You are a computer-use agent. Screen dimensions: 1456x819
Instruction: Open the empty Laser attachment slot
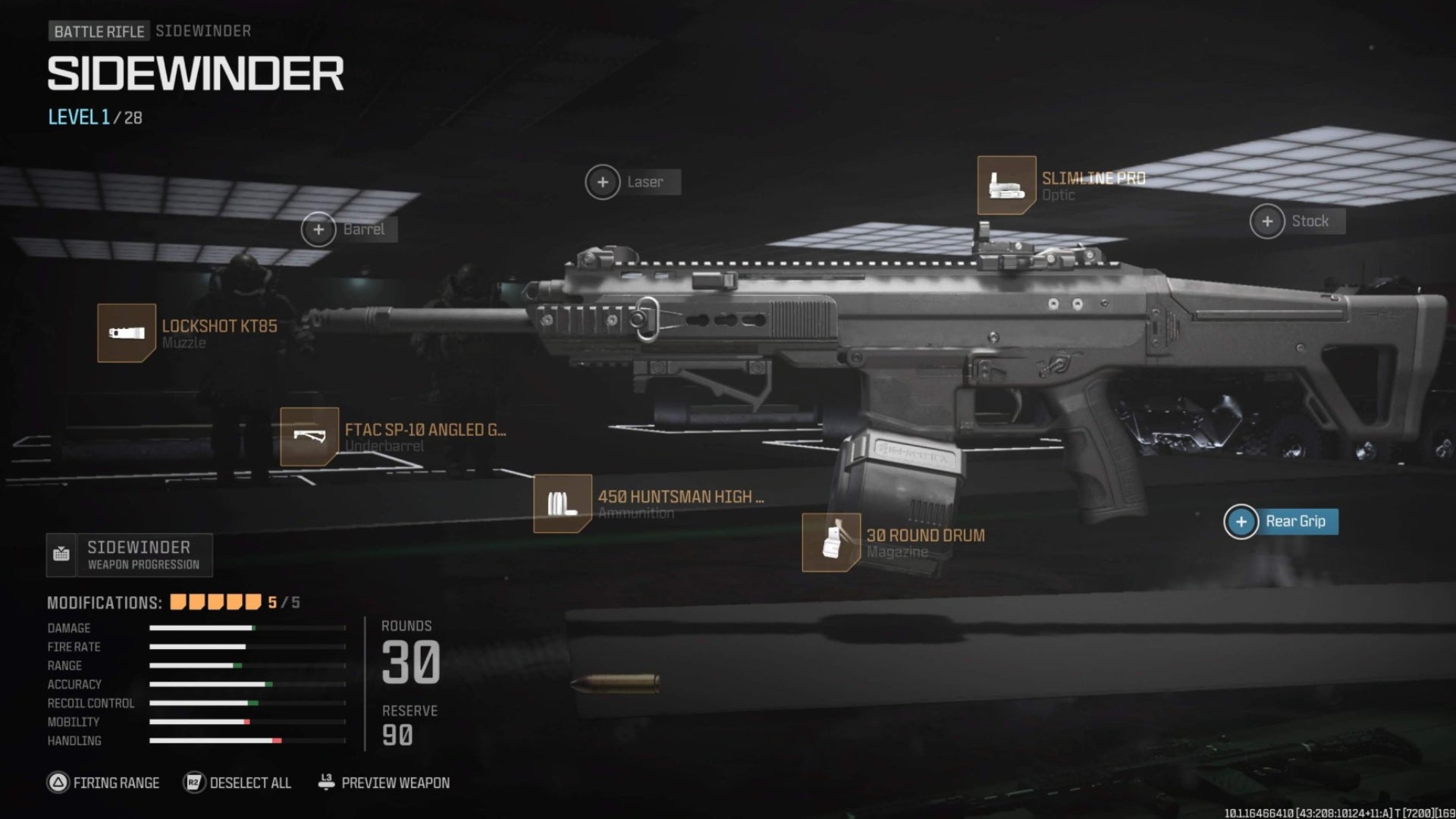pos(603,182)
